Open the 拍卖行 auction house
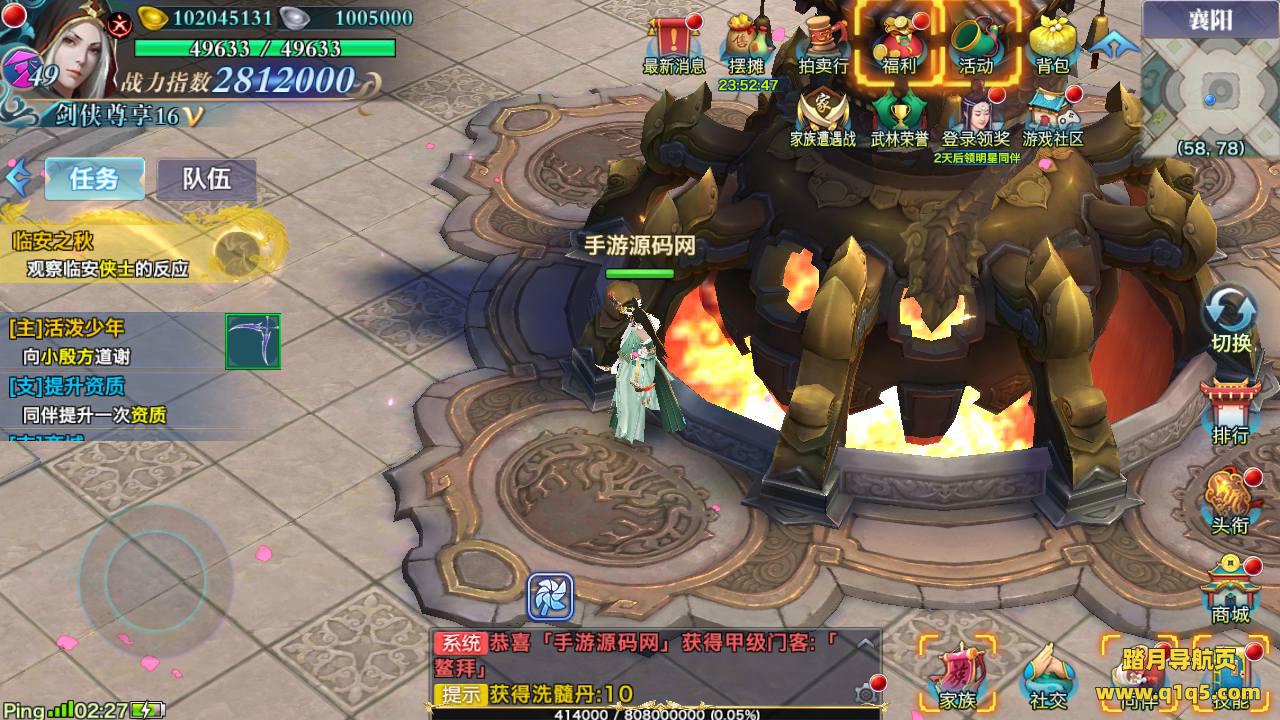Image resolution: width=1280 pixels, height=720 pixels. (824, 45)
